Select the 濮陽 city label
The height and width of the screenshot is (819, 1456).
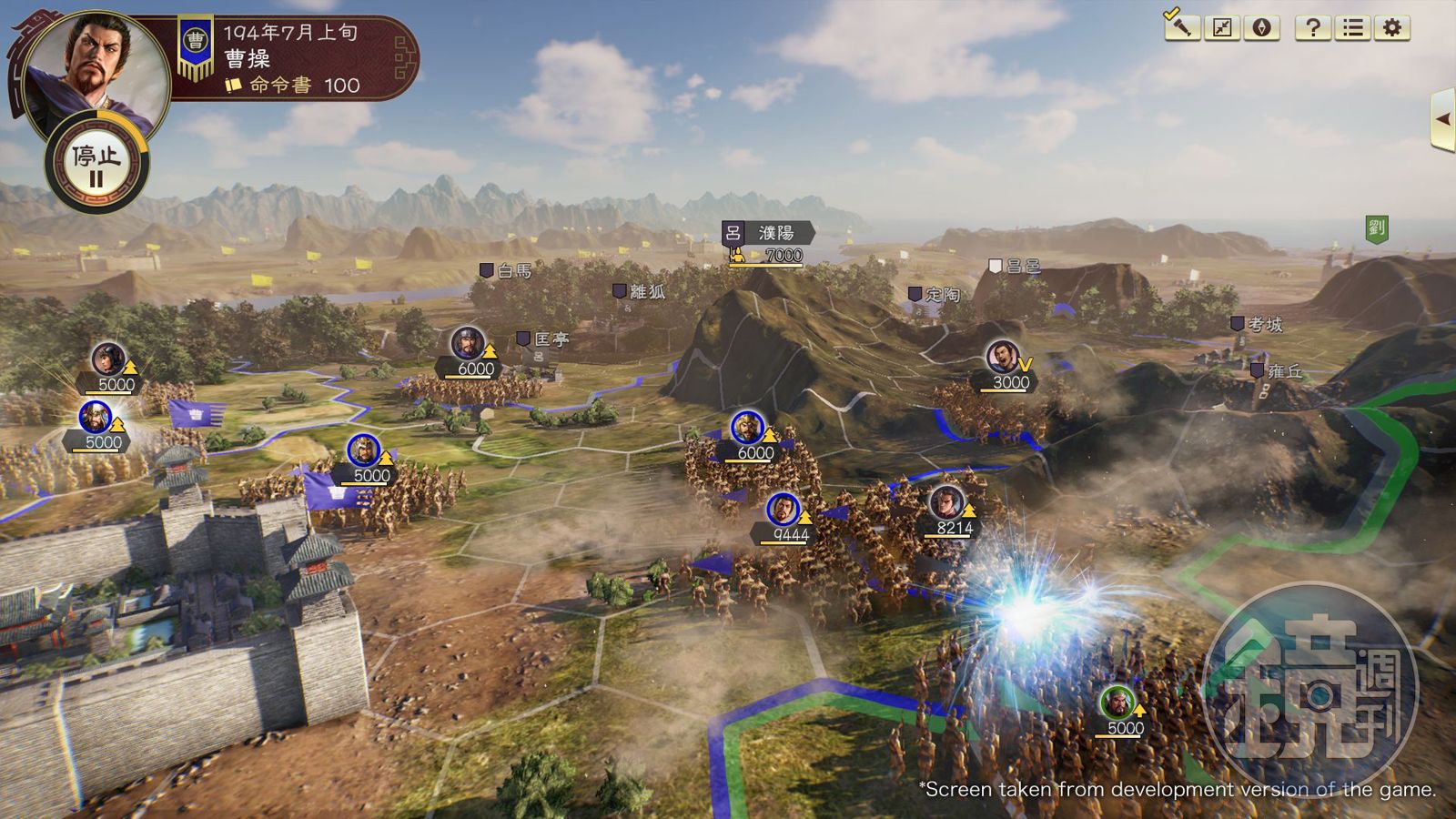click(x=774, y=234)
